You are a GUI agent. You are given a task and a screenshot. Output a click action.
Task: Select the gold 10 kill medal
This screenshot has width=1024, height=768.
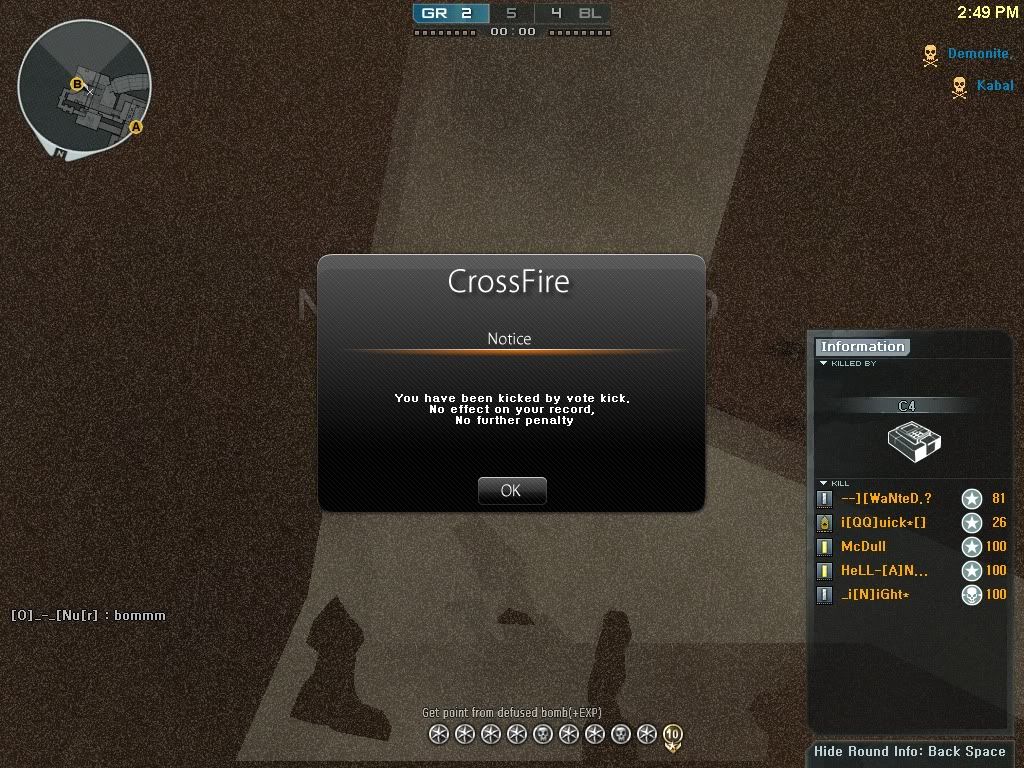(672, 736)
